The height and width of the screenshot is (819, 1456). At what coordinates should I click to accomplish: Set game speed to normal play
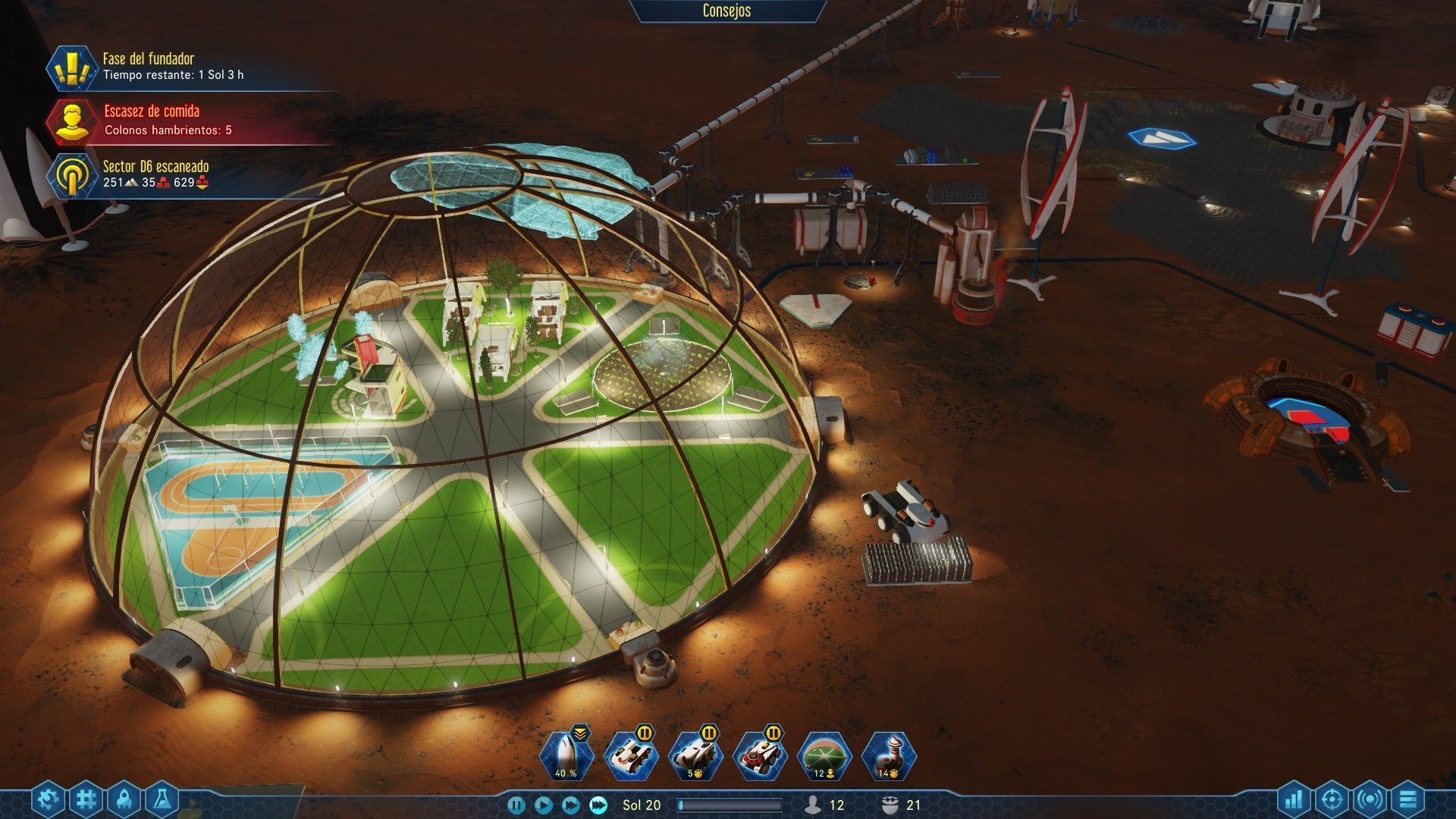coord(543,805)
